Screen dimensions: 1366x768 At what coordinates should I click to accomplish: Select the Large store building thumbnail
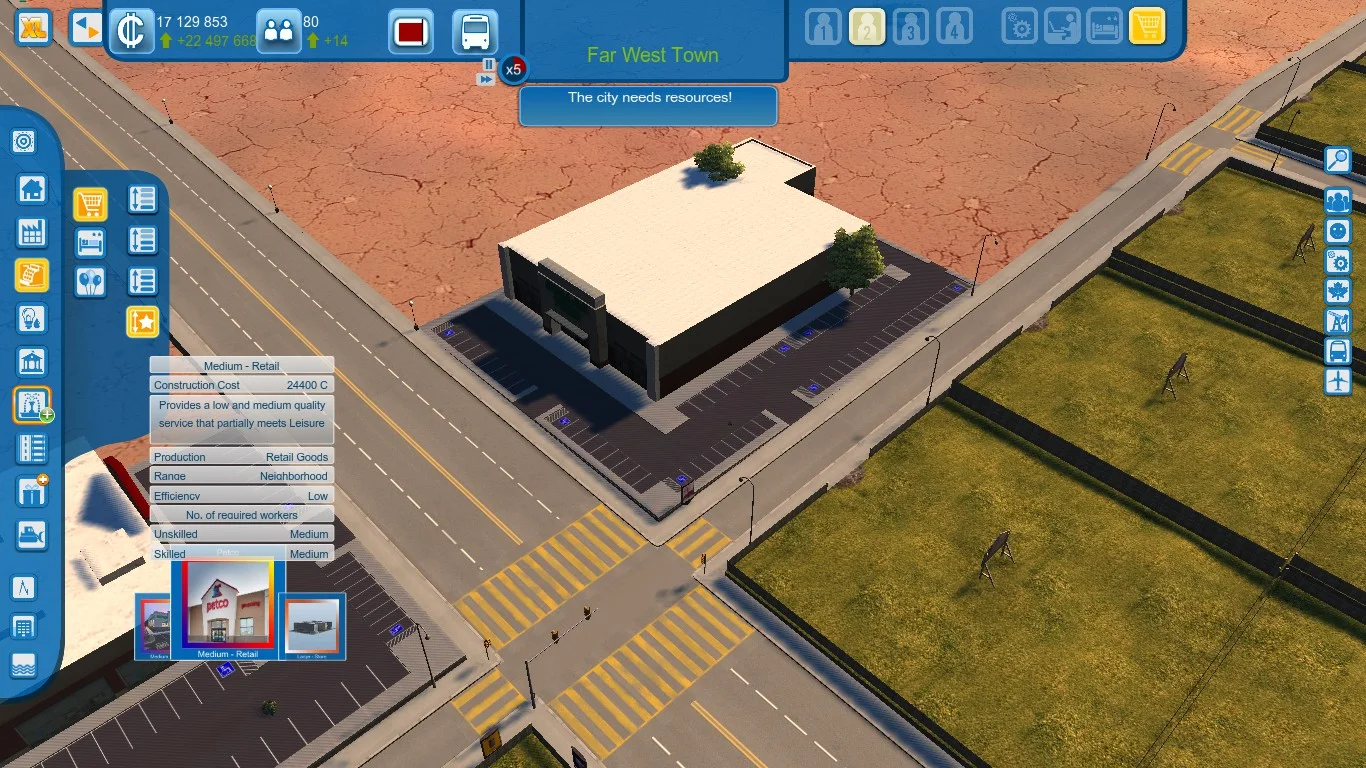[x=312, y=627]
